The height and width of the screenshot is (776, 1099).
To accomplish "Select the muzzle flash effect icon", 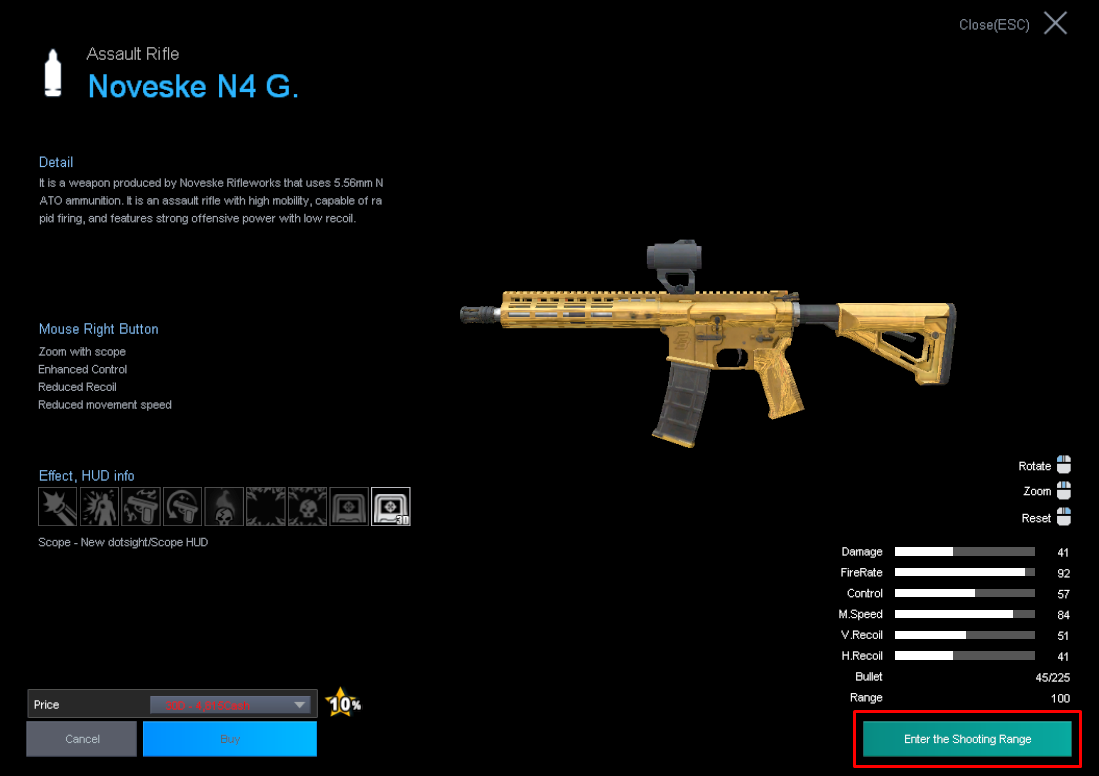I will coord(58,507).
